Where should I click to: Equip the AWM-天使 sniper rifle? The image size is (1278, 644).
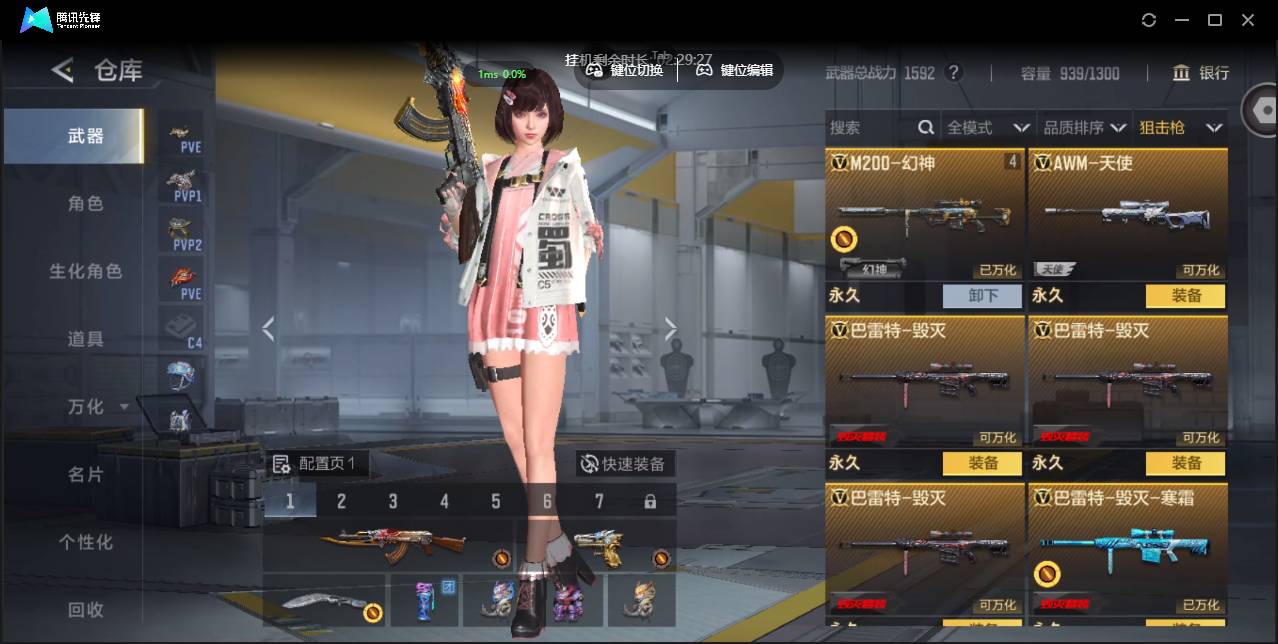[1186, 296]
